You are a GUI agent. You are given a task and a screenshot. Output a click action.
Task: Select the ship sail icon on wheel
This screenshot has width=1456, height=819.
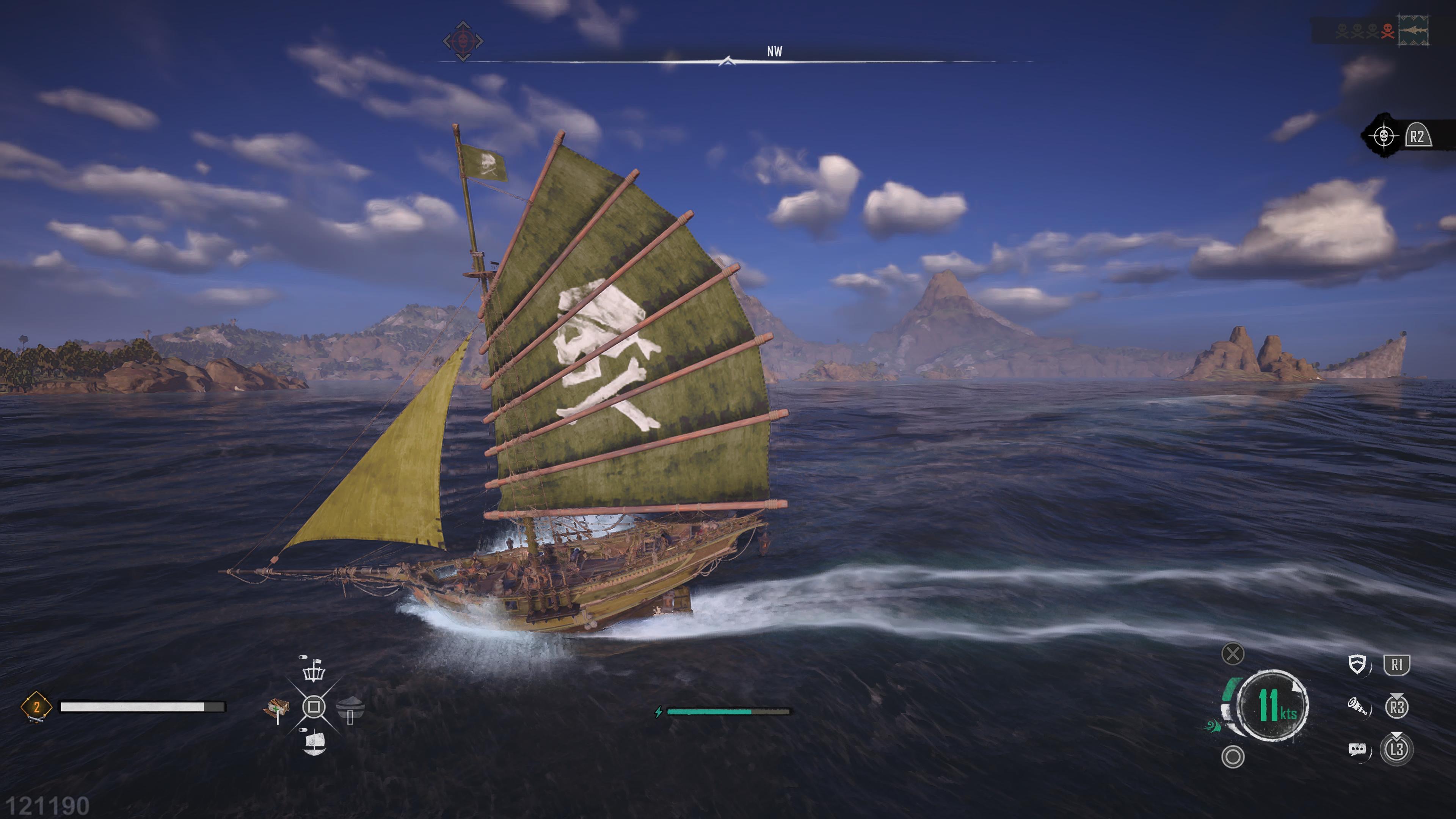click(314, 742)
